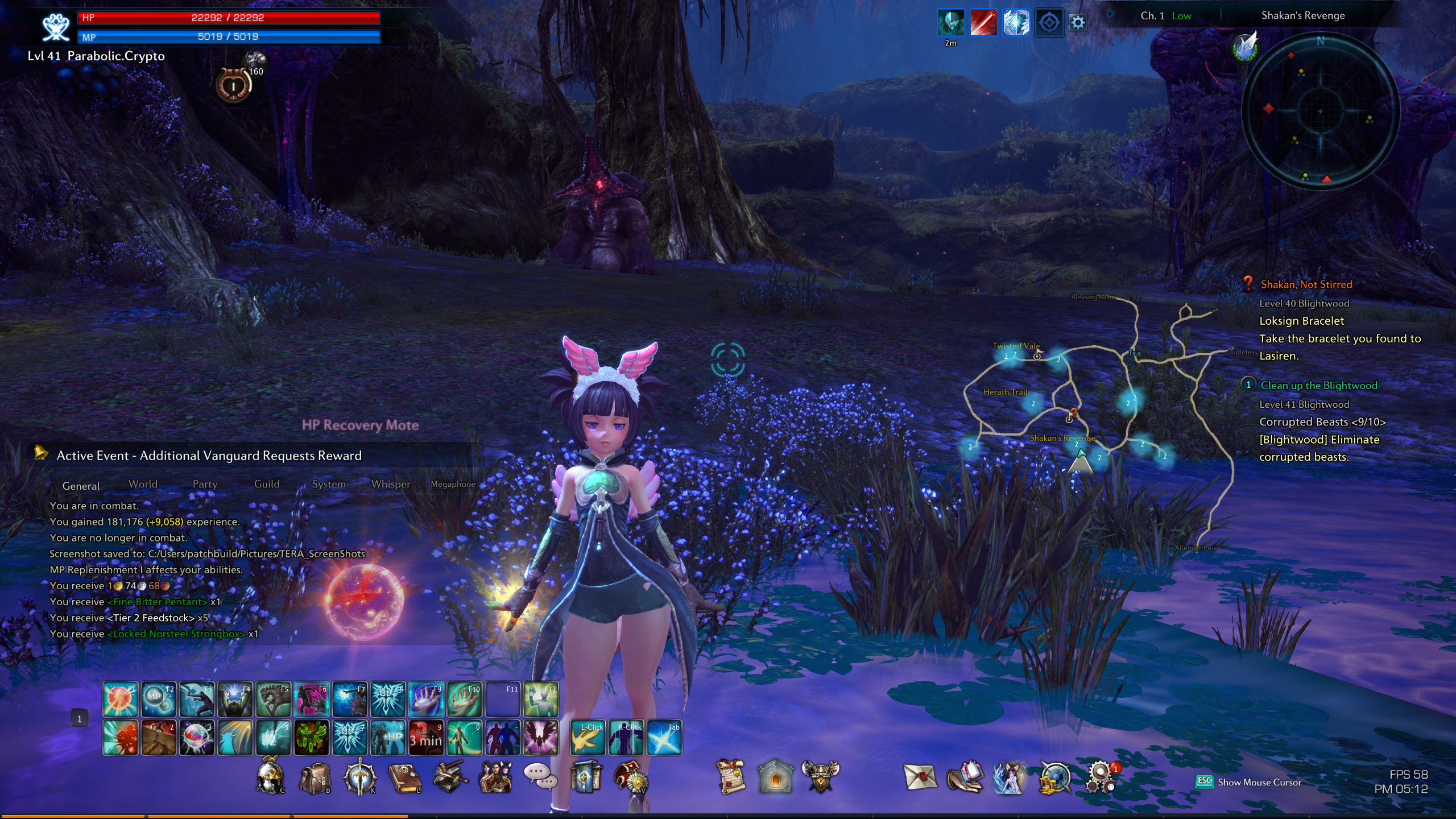
Task: Switch to the World chat tab
Action: (143, 484)
